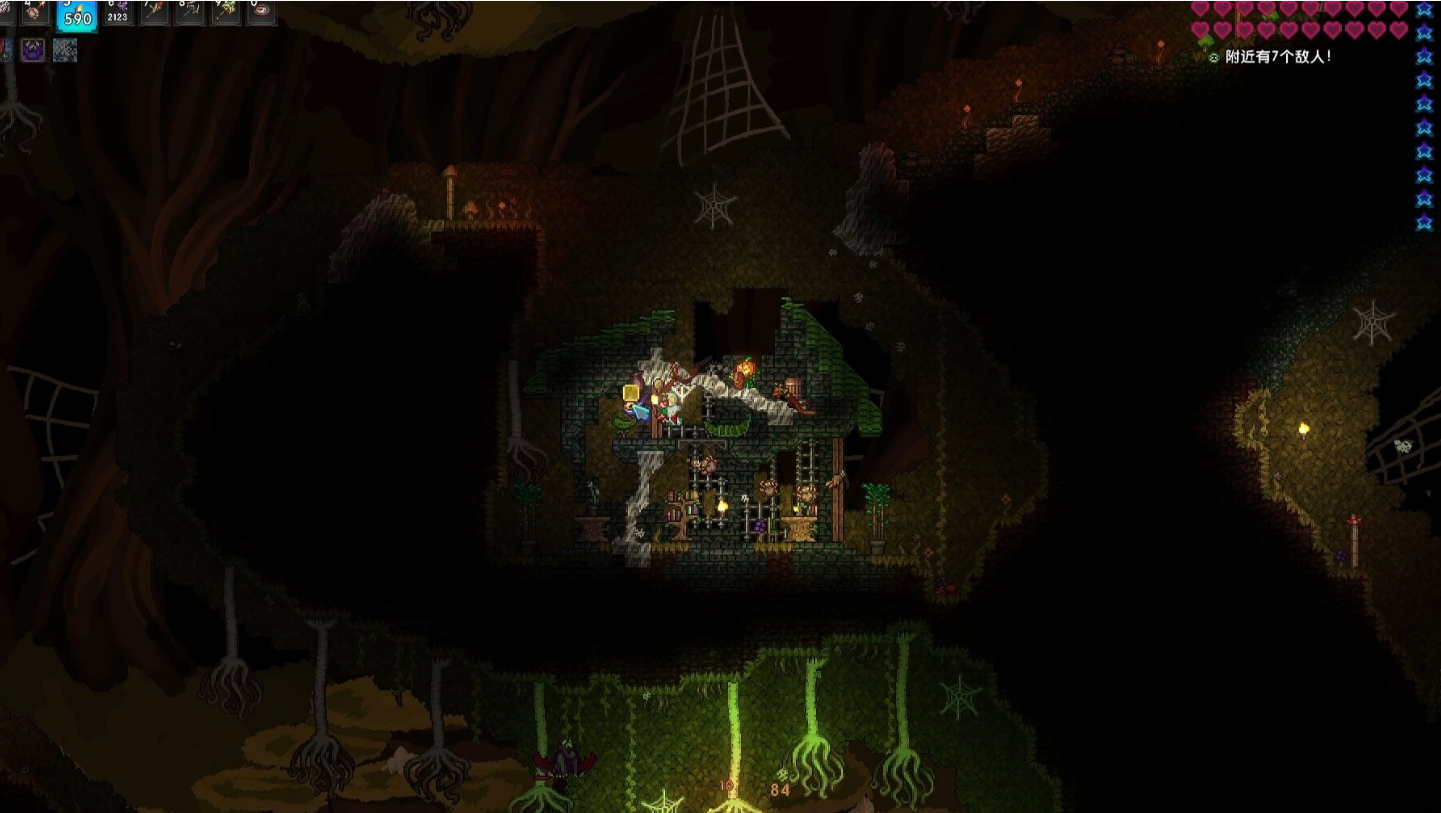Choose hotbar slot 8 with the blue tool
The image size is (1441, 813).
click(190, 12)
